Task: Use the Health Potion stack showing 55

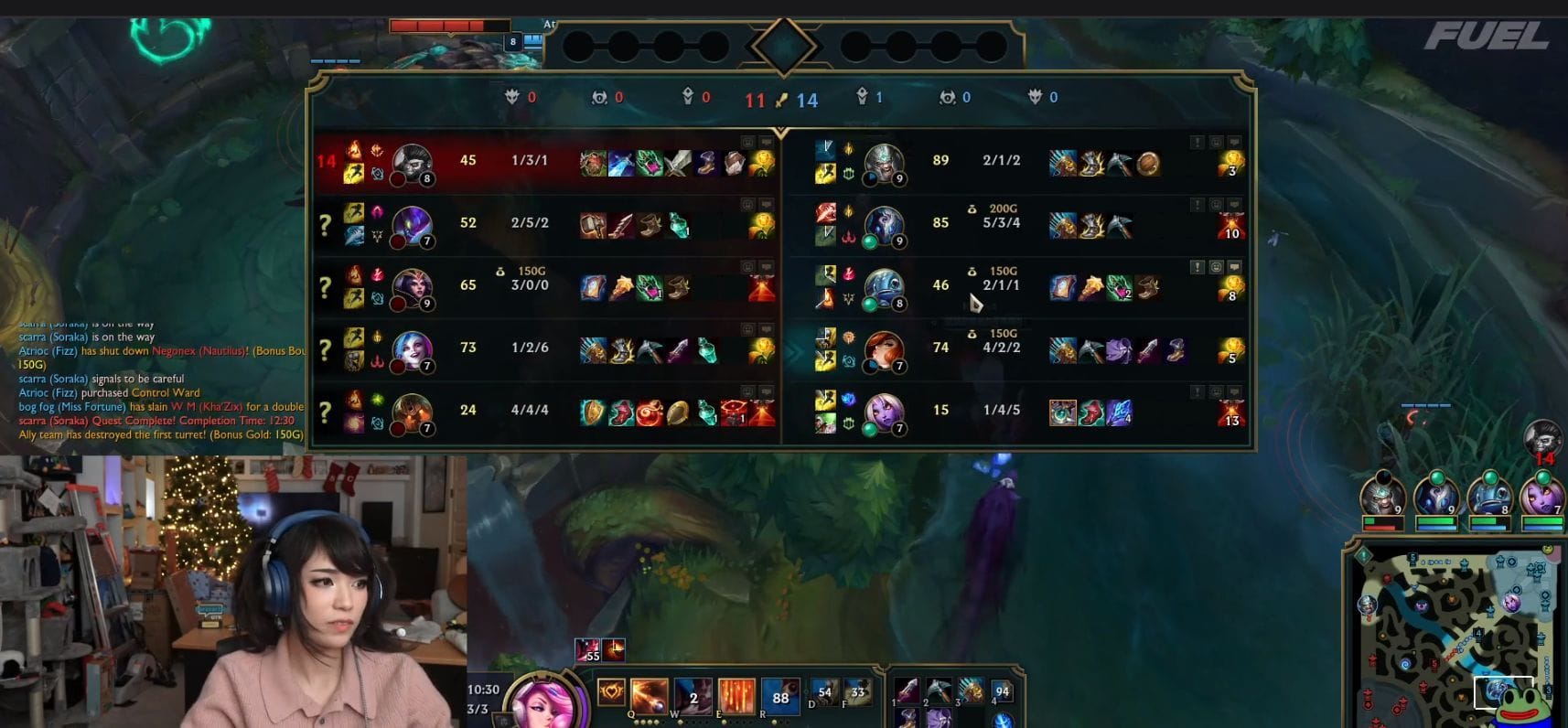Action: [587, 650]
